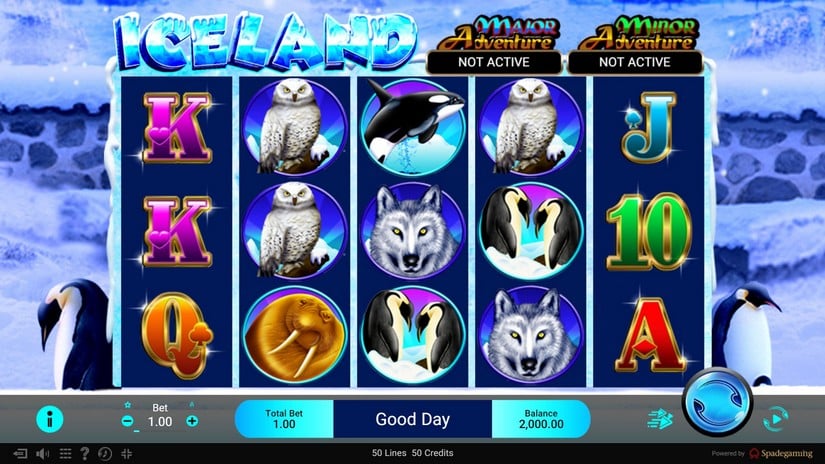Toggle the fullscreen icon
This screenshot has height=464, width=825.
(126, 453)
